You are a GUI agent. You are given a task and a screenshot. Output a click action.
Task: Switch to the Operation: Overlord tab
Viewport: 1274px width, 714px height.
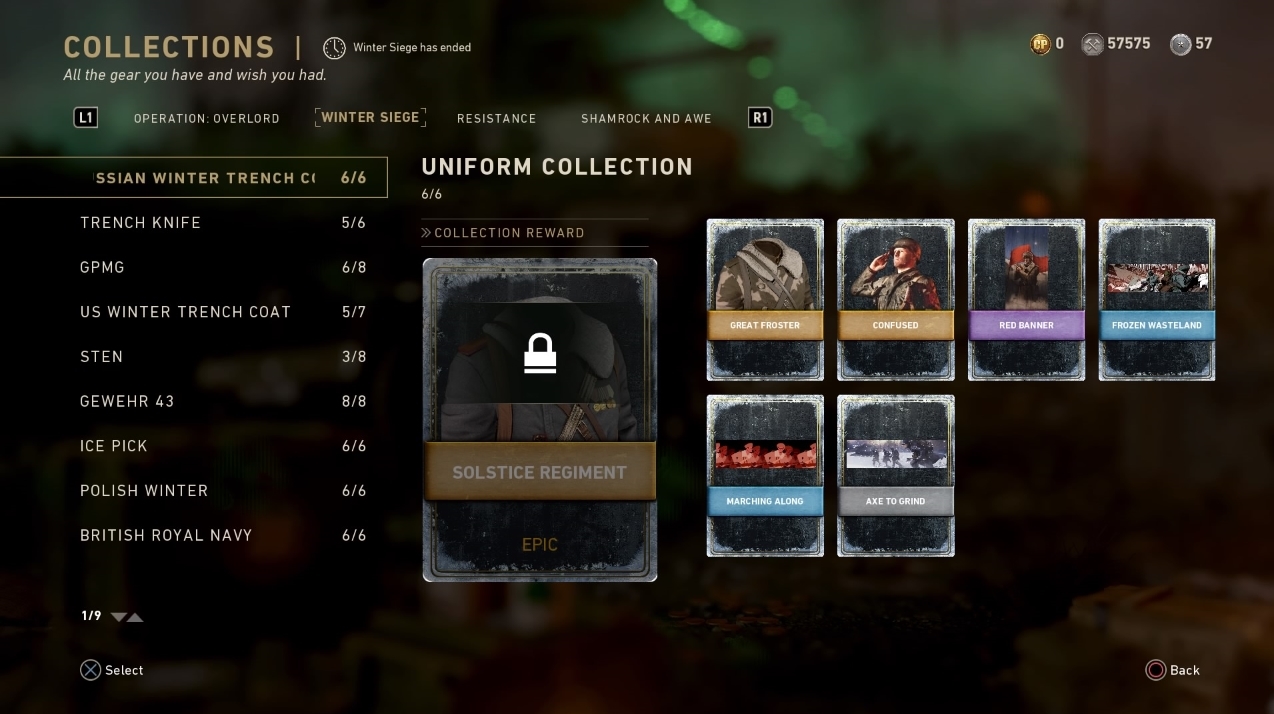pyautogui.click(x=206, y=118)
